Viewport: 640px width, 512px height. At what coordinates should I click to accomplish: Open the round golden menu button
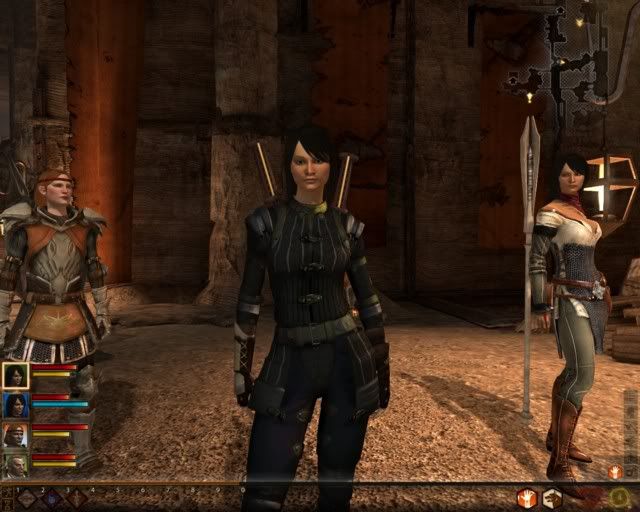(x=619, y=496)
